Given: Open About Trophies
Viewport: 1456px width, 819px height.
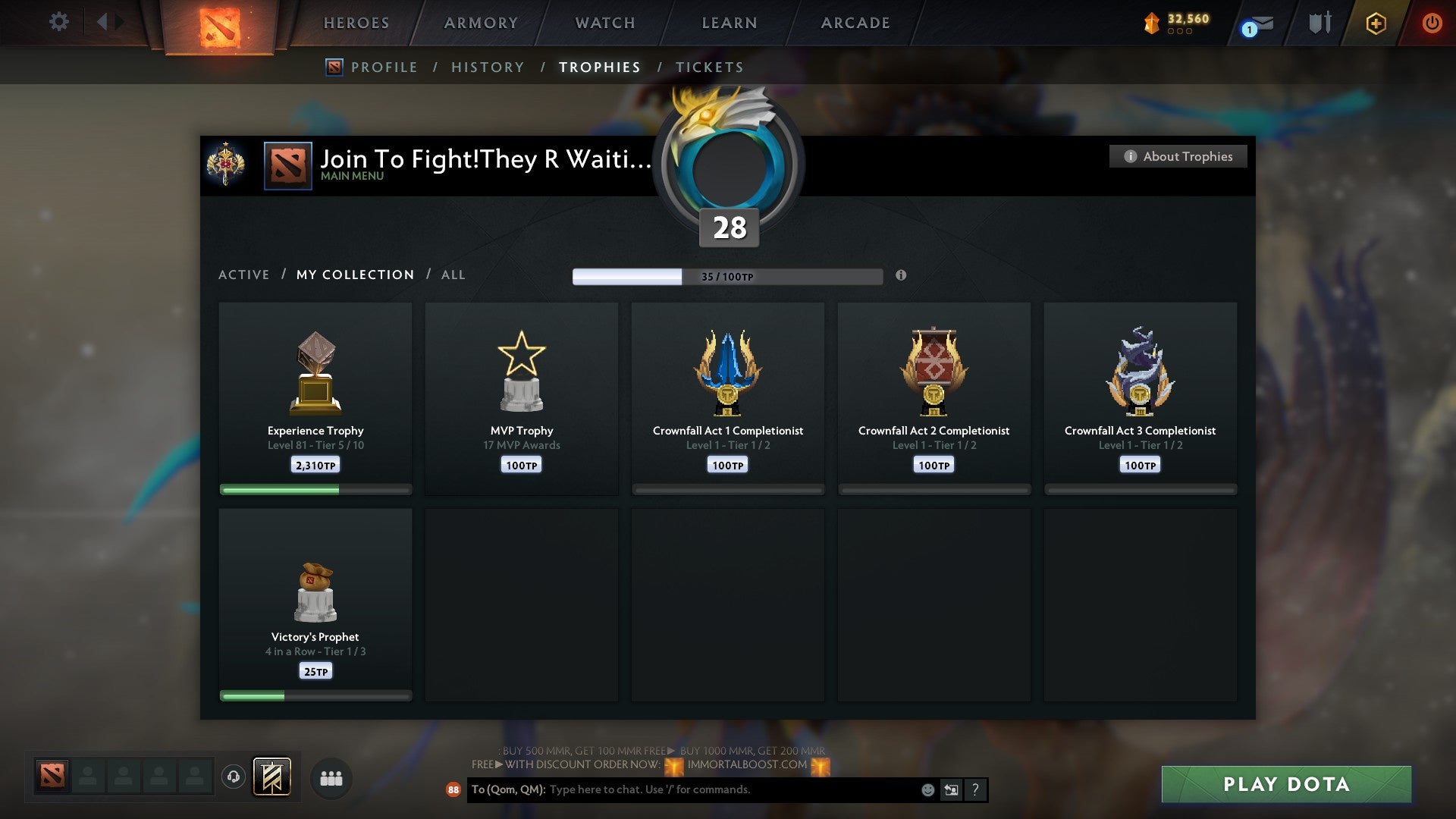Looking at the screenshot, I should 1178,156.
